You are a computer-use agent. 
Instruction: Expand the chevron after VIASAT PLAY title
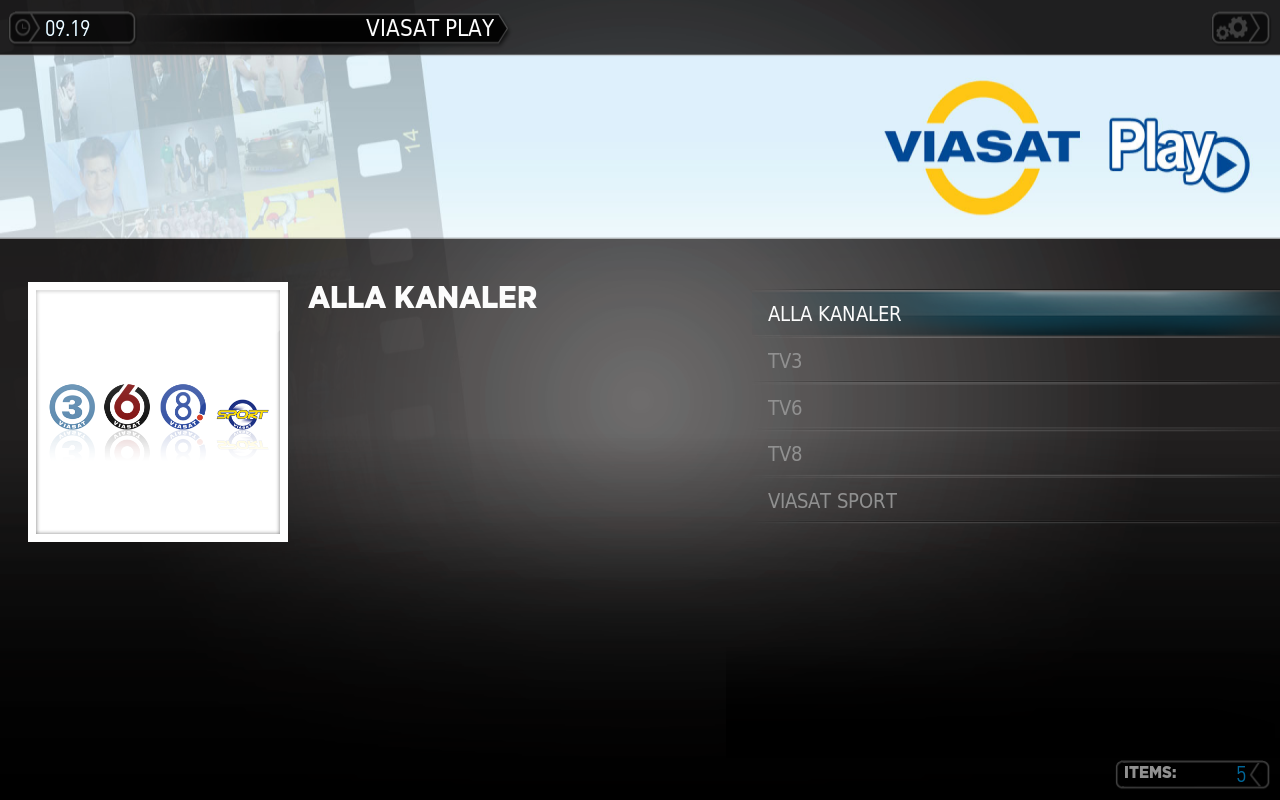(x=501, y=28)
